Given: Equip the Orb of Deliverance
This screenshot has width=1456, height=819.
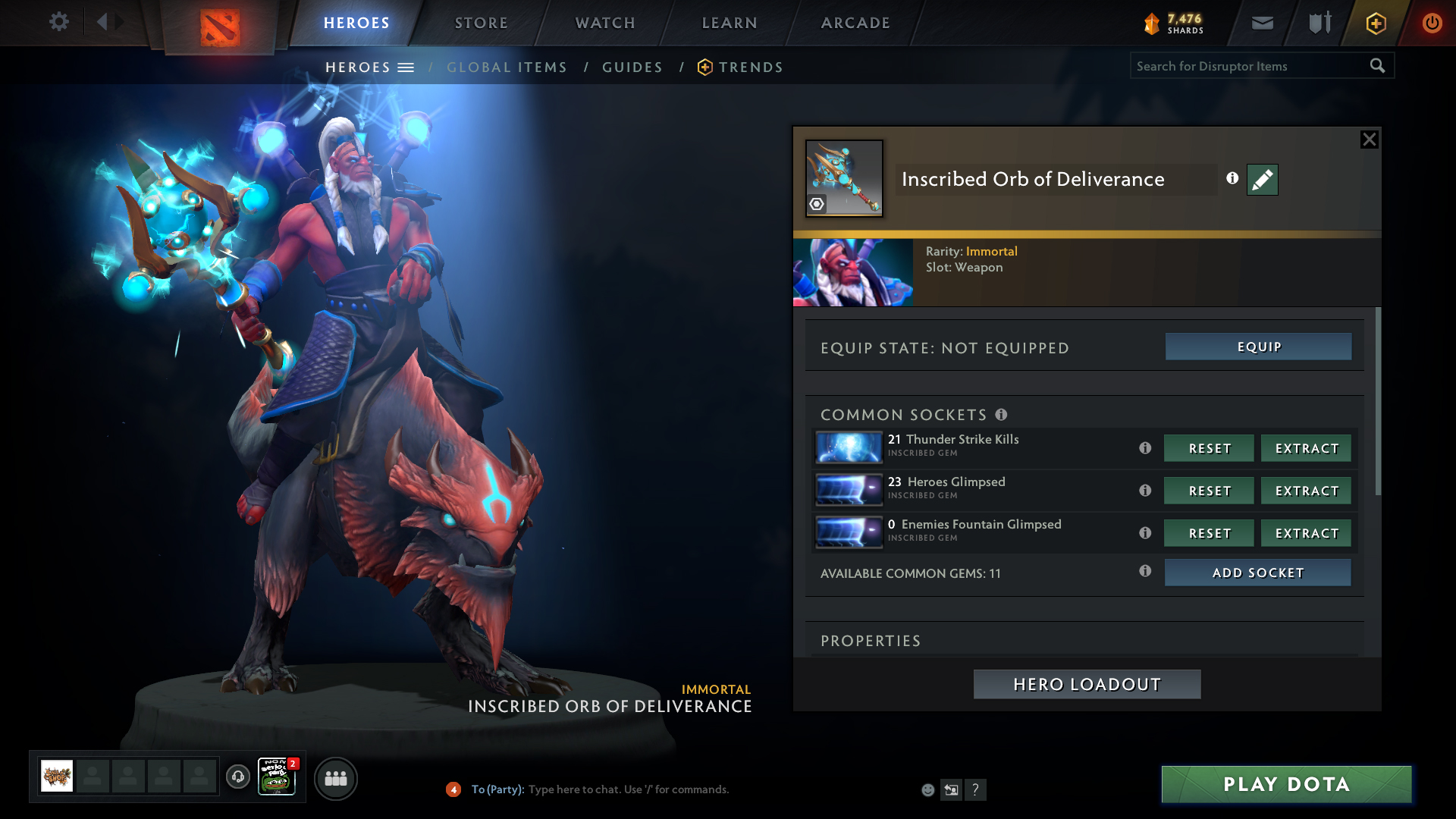Looking at the screenshot, I should click(x=1258, y=347).
